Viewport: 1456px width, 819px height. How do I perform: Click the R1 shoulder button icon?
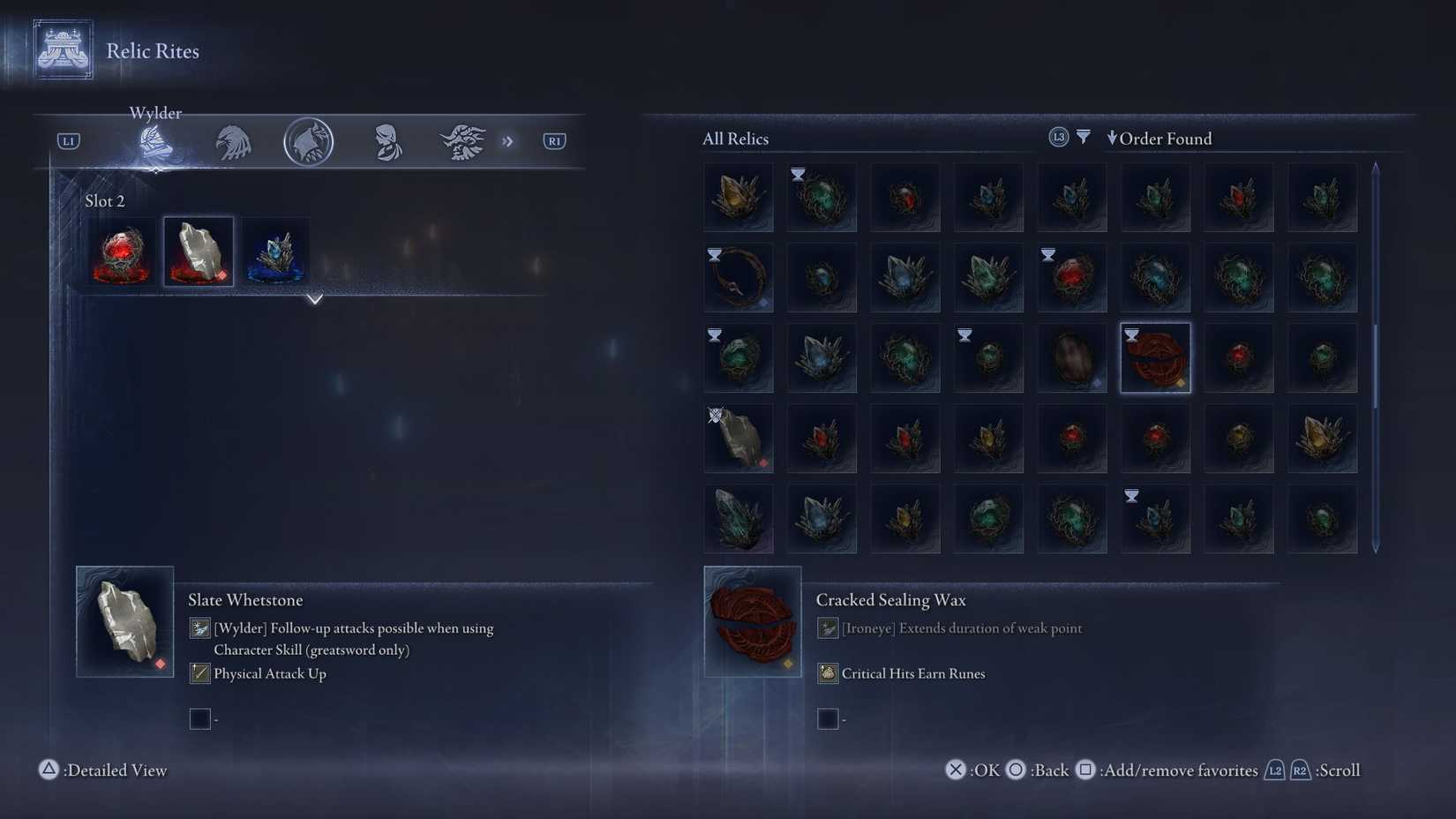pyautogui.click(x=554, y=140)
